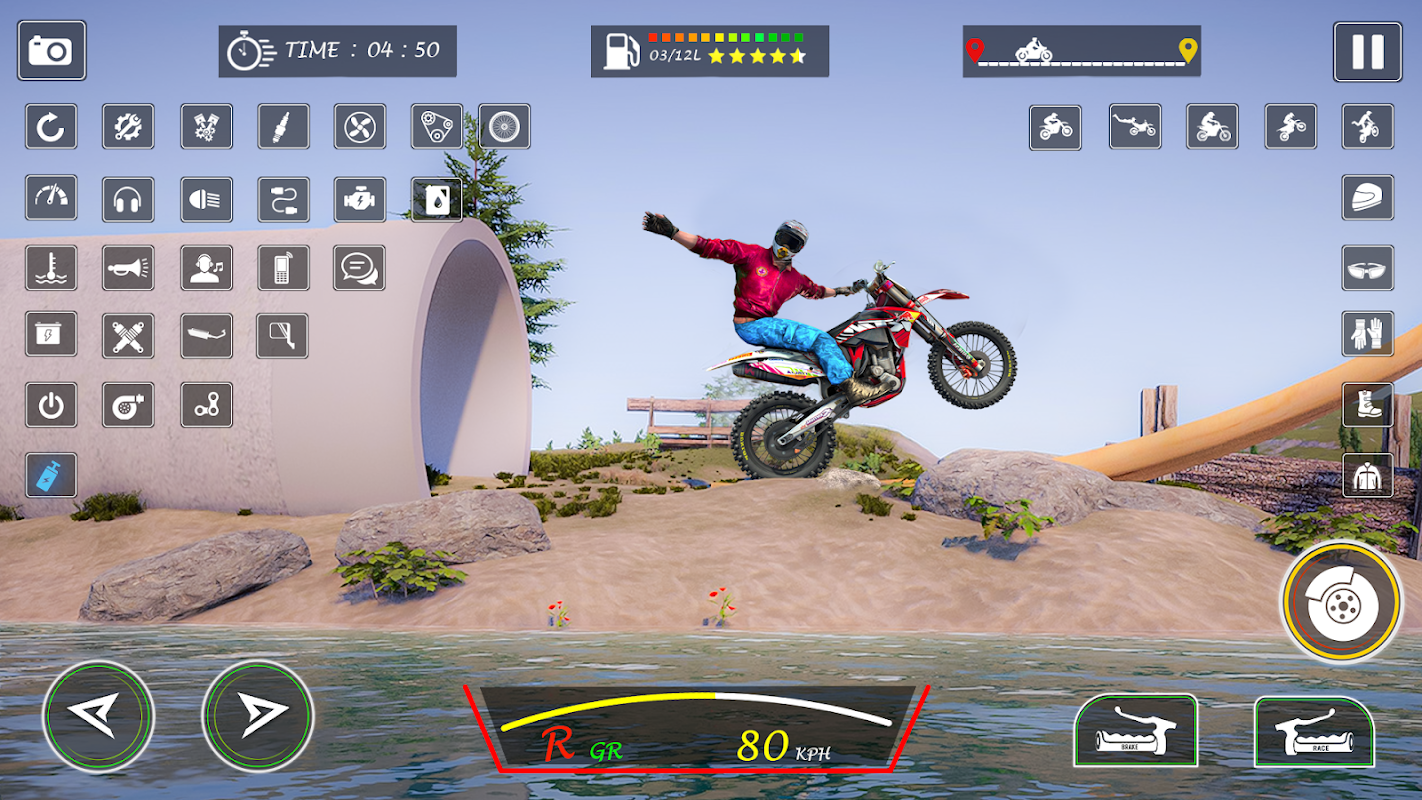Perform the superman stunt icon
Viewport: 1422px width, 800px height.
coord(1135,127)
